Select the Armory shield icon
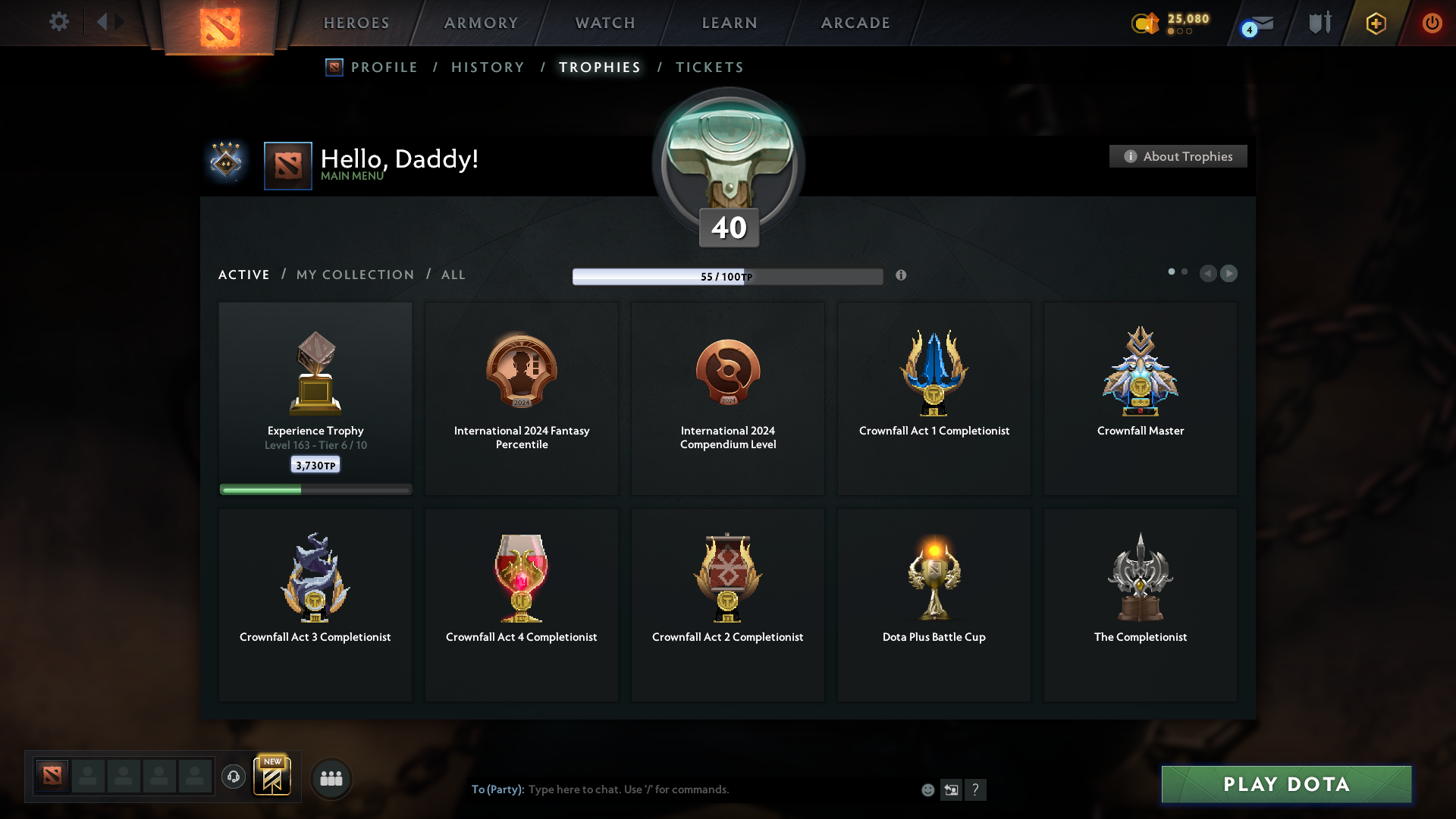The height and width of the screenshot is (819, 1456). point(1319,23)
